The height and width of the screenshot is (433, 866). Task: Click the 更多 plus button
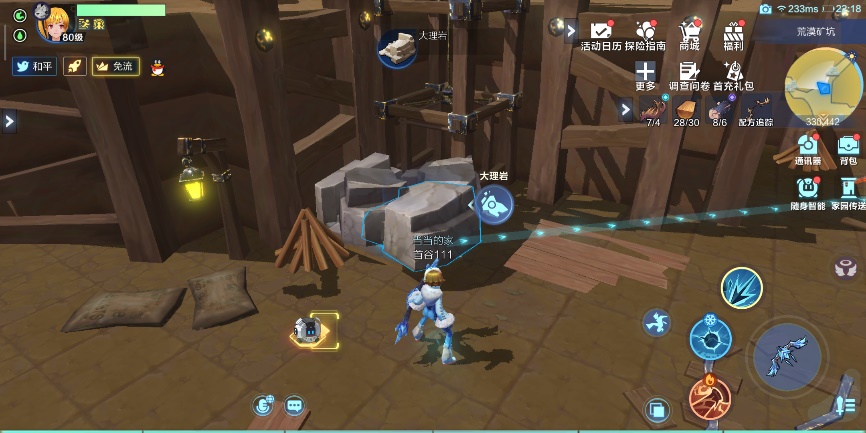click(646, 76)
